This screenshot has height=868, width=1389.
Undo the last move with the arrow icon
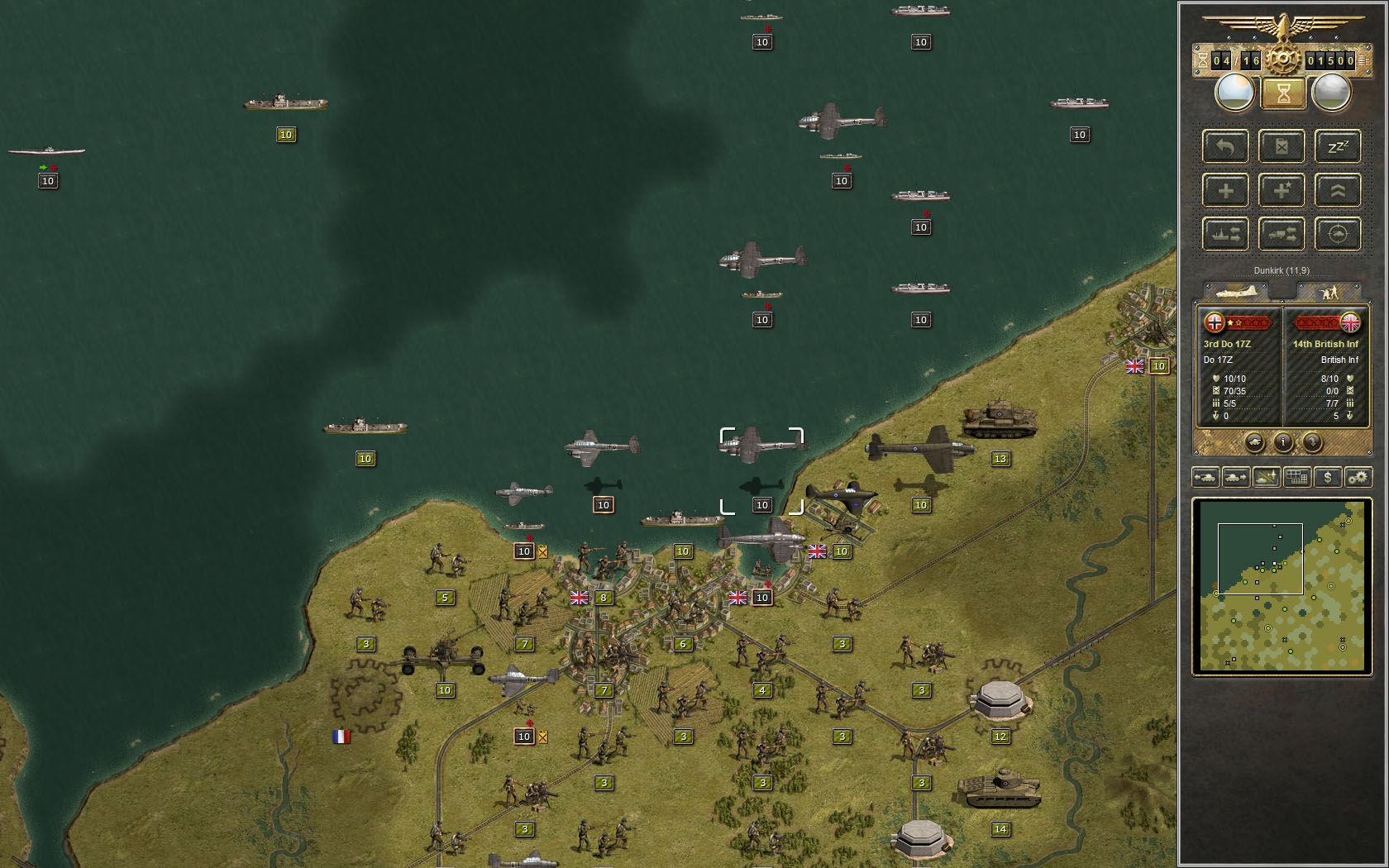(1225, 146)
